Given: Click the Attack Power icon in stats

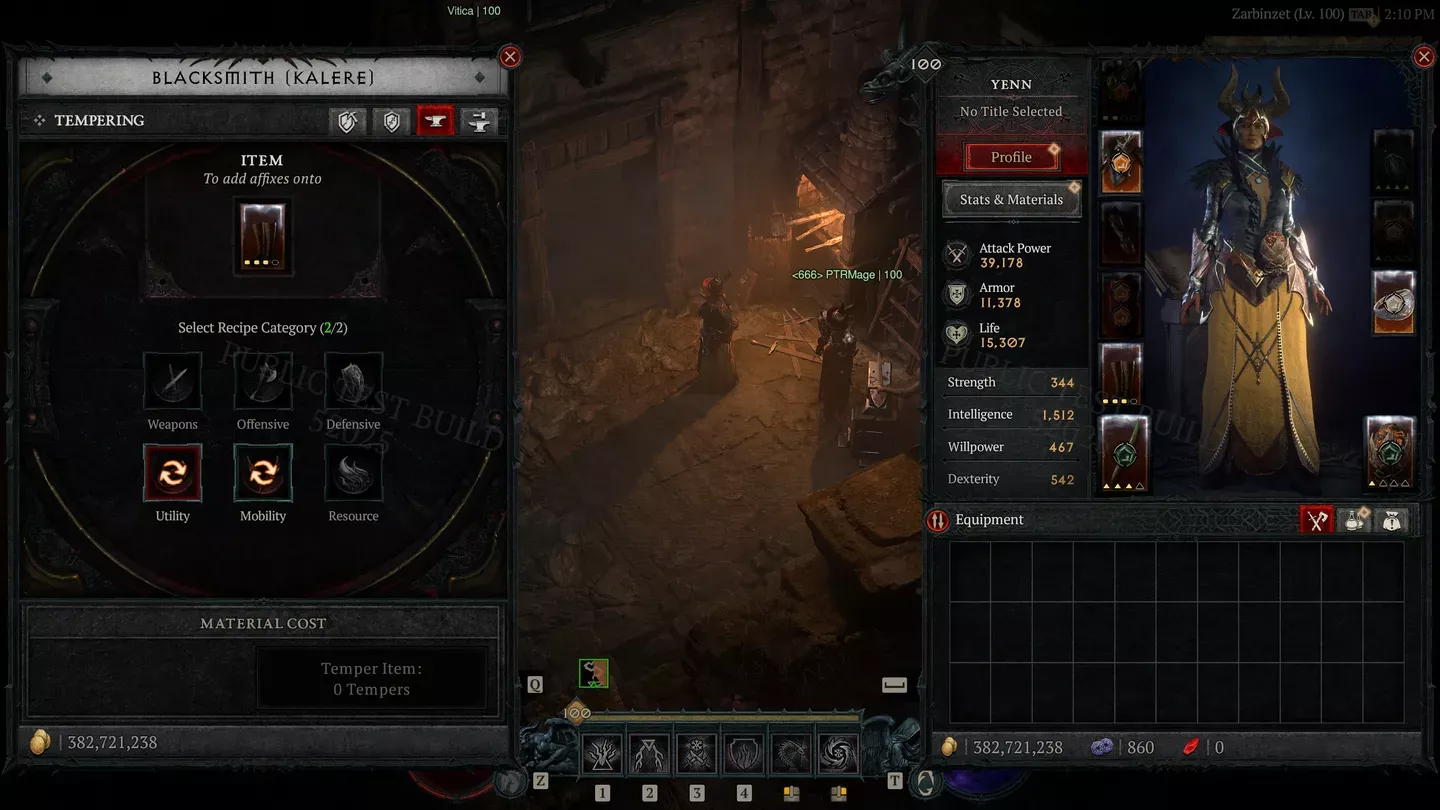Looking at the screenshot, I should click(956, 255).
